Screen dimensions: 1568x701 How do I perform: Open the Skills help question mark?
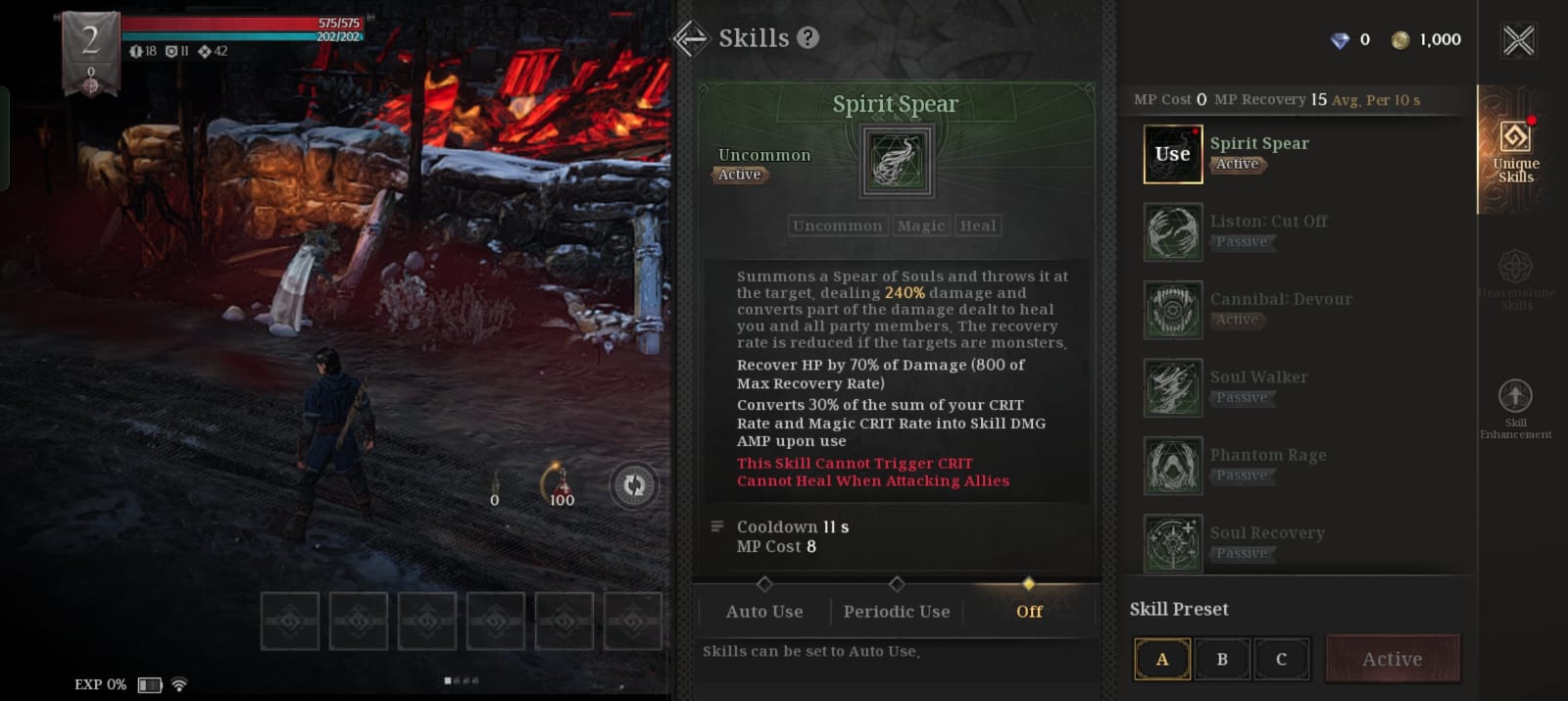[x=808, y=38]
